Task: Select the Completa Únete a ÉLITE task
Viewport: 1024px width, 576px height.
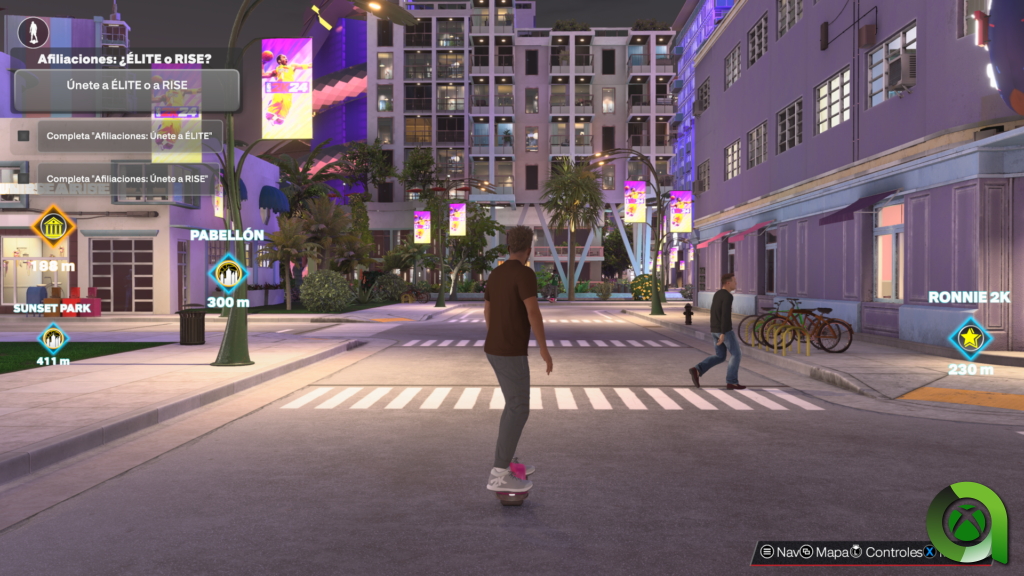Action: coord(130,135)
